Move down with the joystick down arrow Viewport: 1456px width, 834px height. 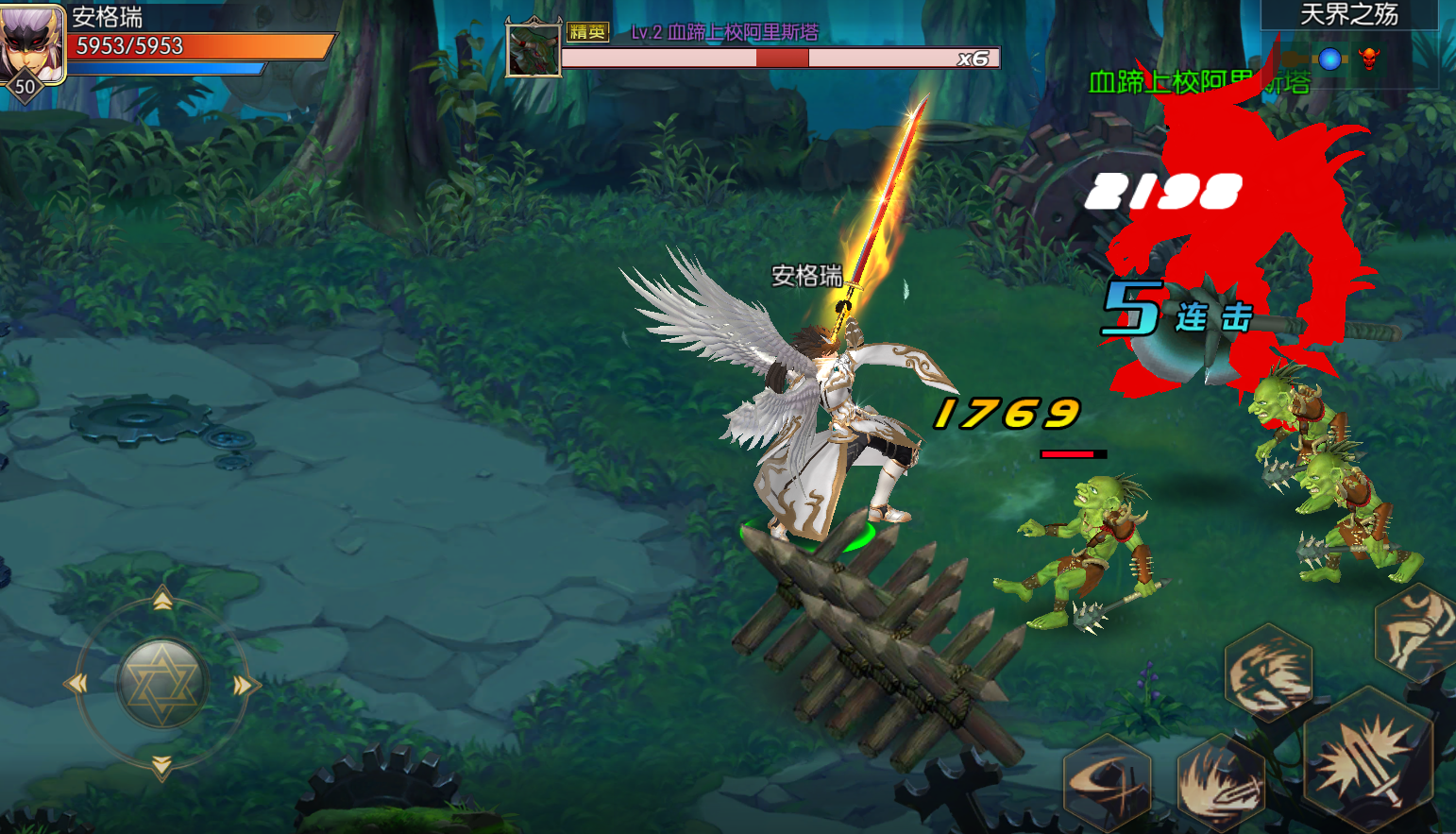(x=161, y=765)
